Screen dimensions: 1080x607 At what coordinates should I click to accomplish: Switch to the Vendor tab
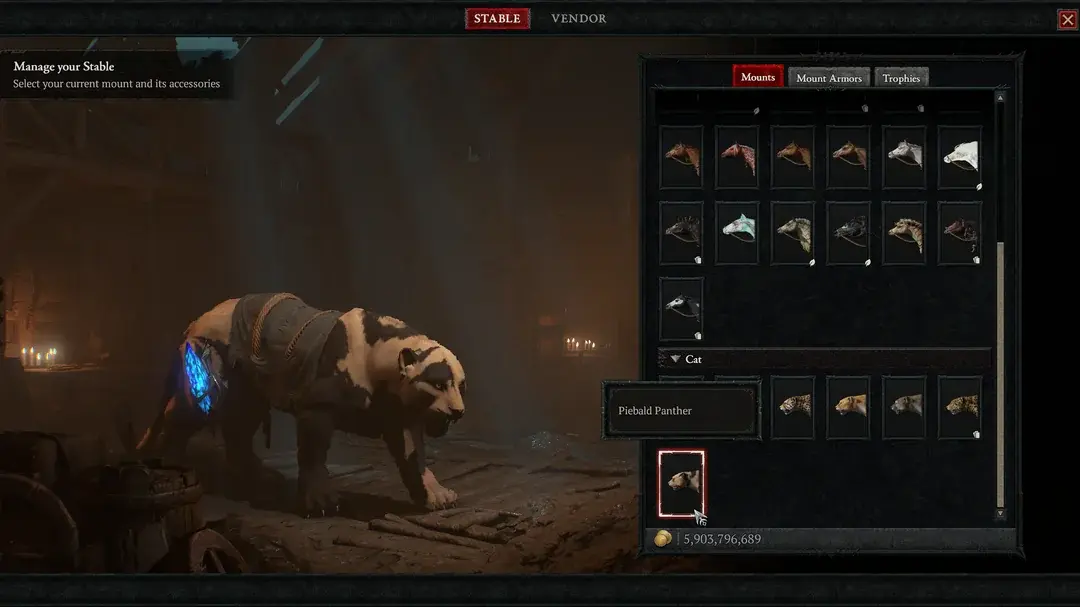coord(578,19)
